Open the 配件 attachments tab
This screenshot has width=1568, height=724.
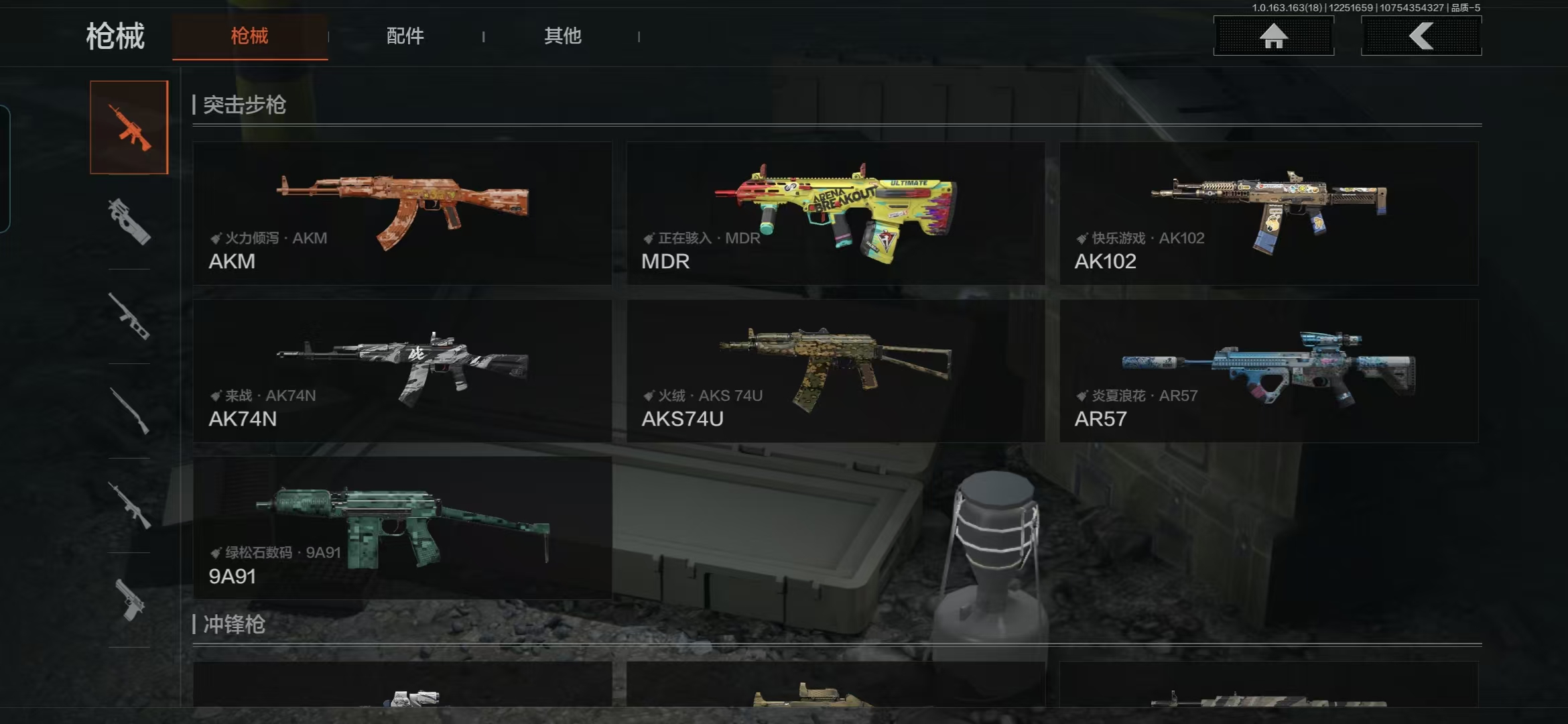[x=405, y=36]
